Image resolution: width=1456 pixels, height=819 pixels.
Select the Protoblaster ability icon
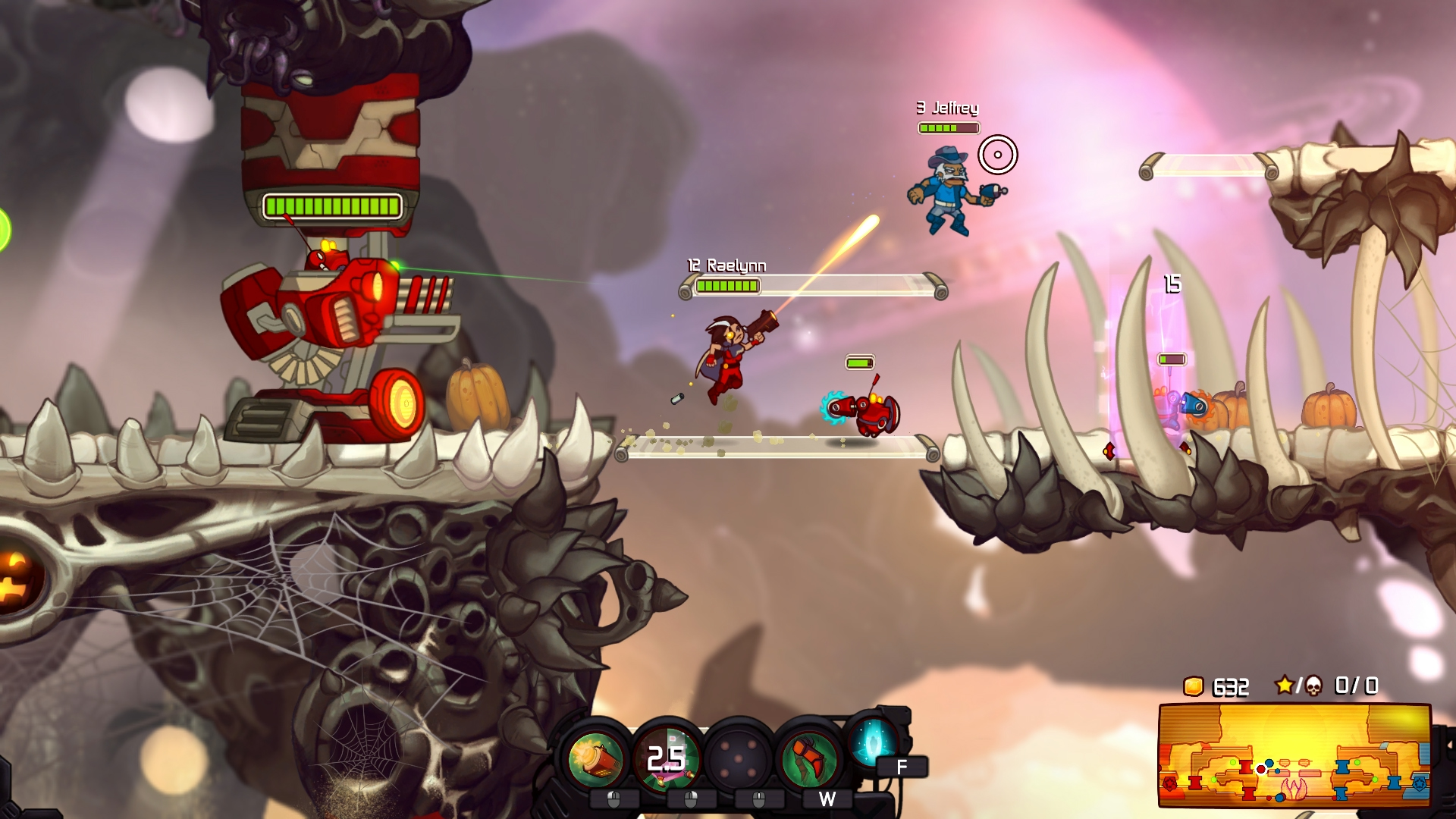click(x=595, y=758)
